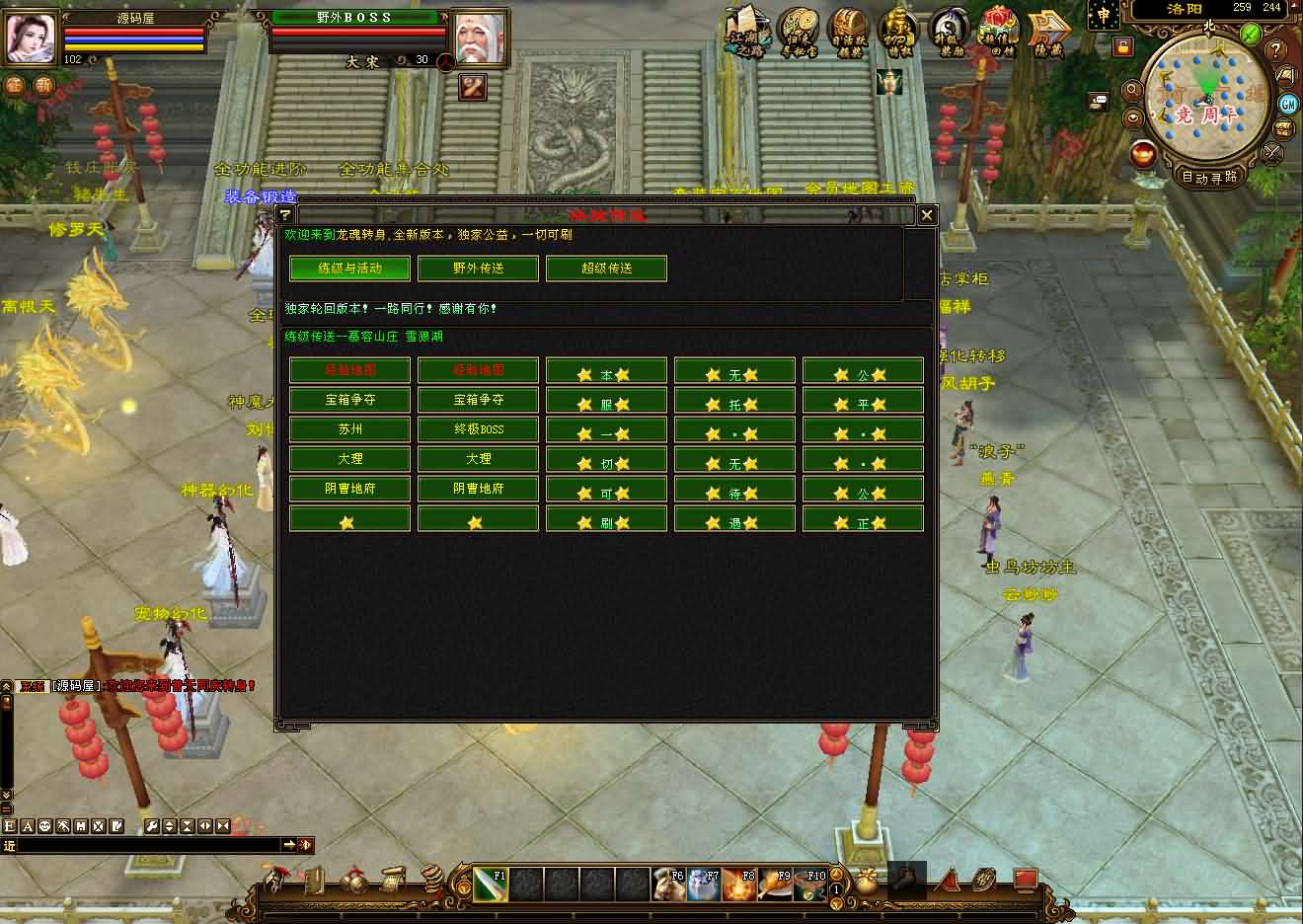Open the gift box 超值回馈 icon
This screenshot has width=1303, height=924.
pyautogui.click(x=998, y=32)
